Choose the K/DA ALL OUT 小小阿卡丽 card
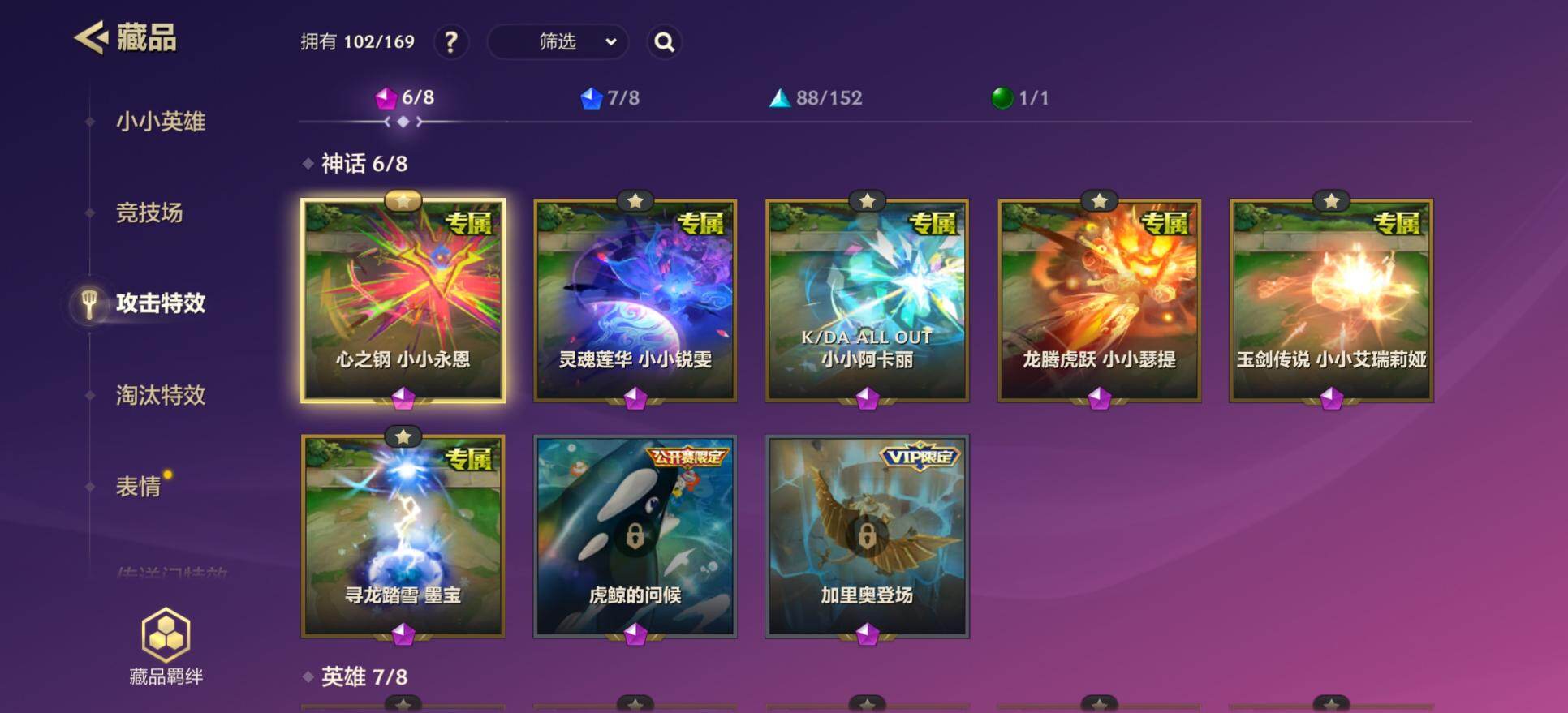The image size is (1568, 713). [867, 300]
